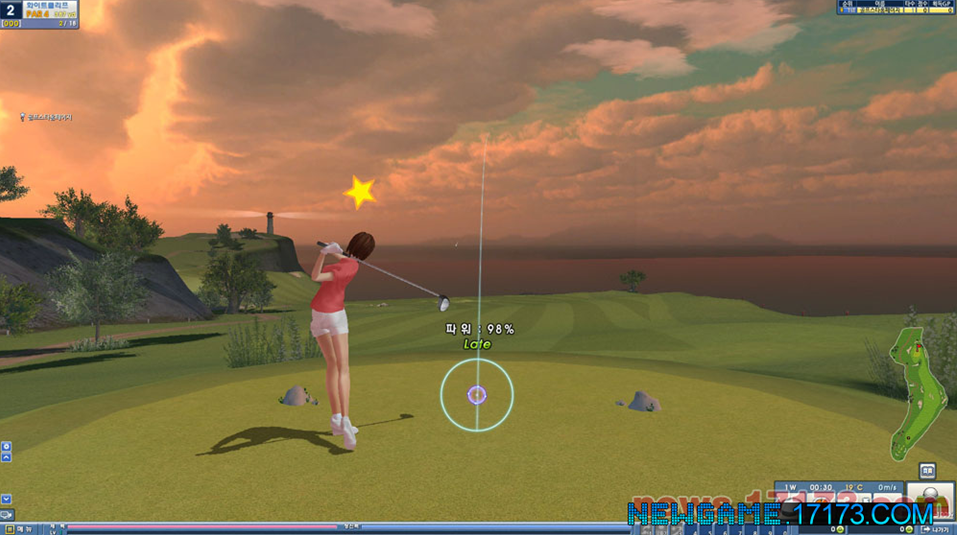Image resolution: width=958 pixels, height=535 pixels.
Task: Toggle the chat speech bubble icon
Action: click(6, 515)
